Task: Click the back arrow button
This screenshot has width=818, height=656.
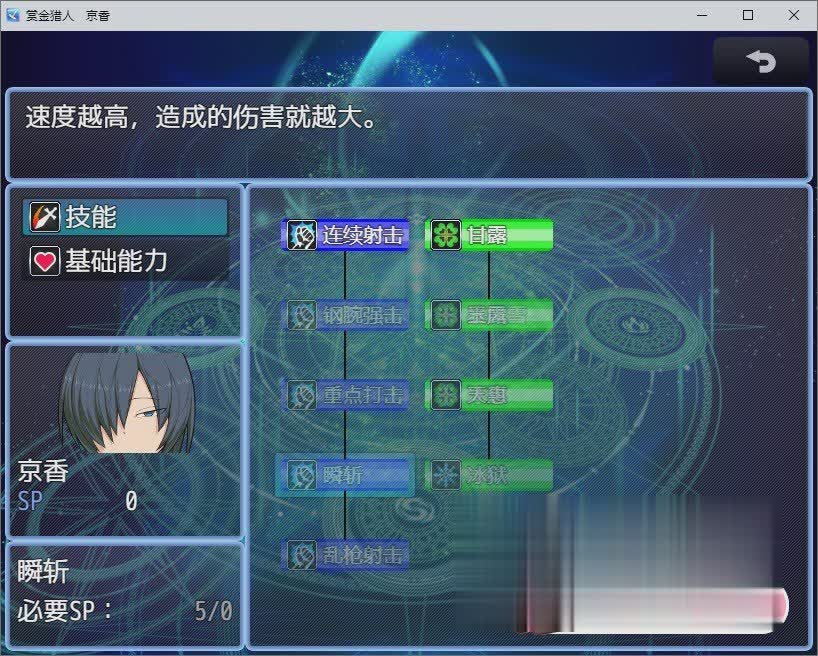Action: [761, 61]
